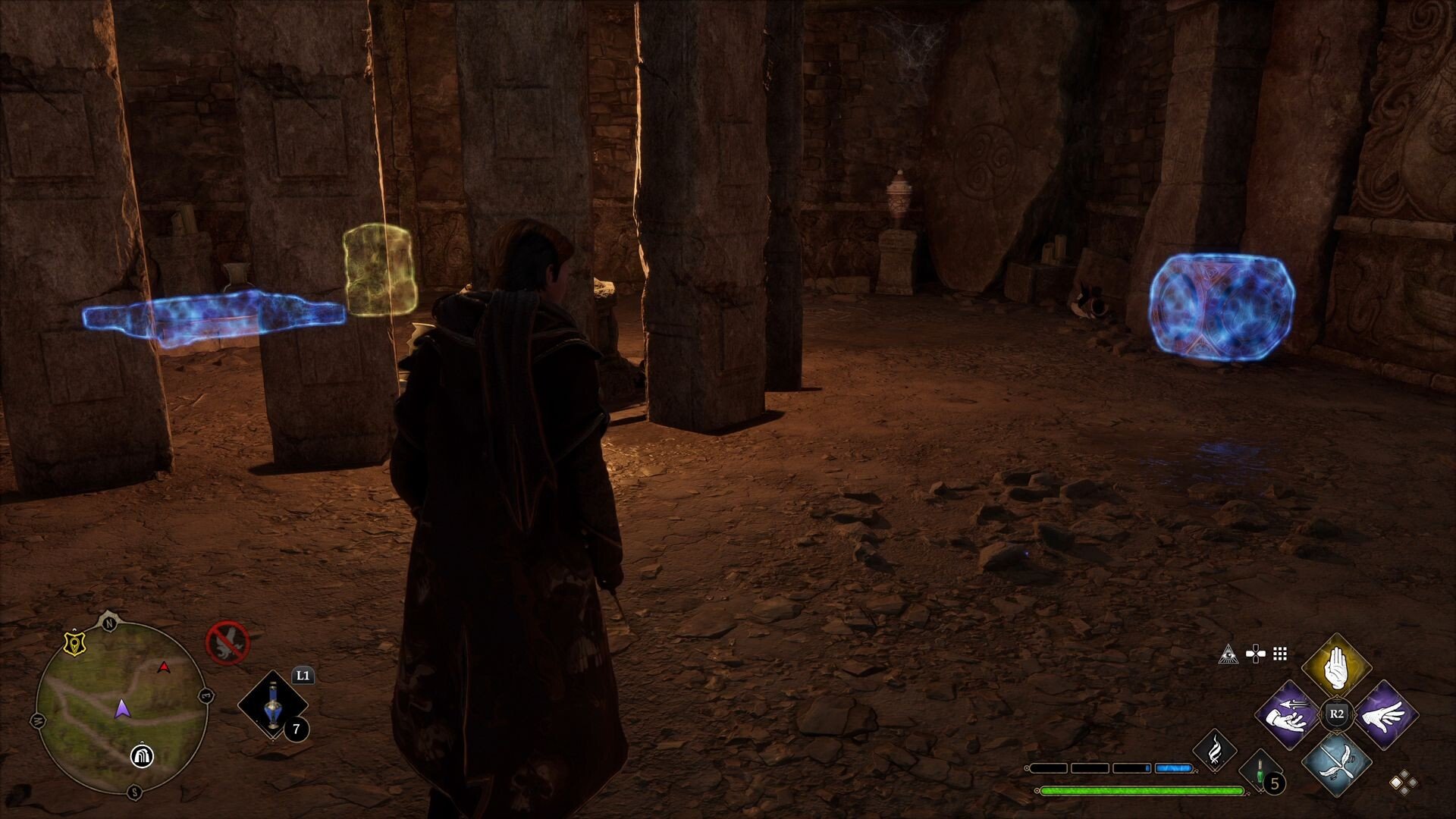Click the crossed-out flying mount icon
This screenshot has height=819, width=1456.
click(x=227, y=642)
